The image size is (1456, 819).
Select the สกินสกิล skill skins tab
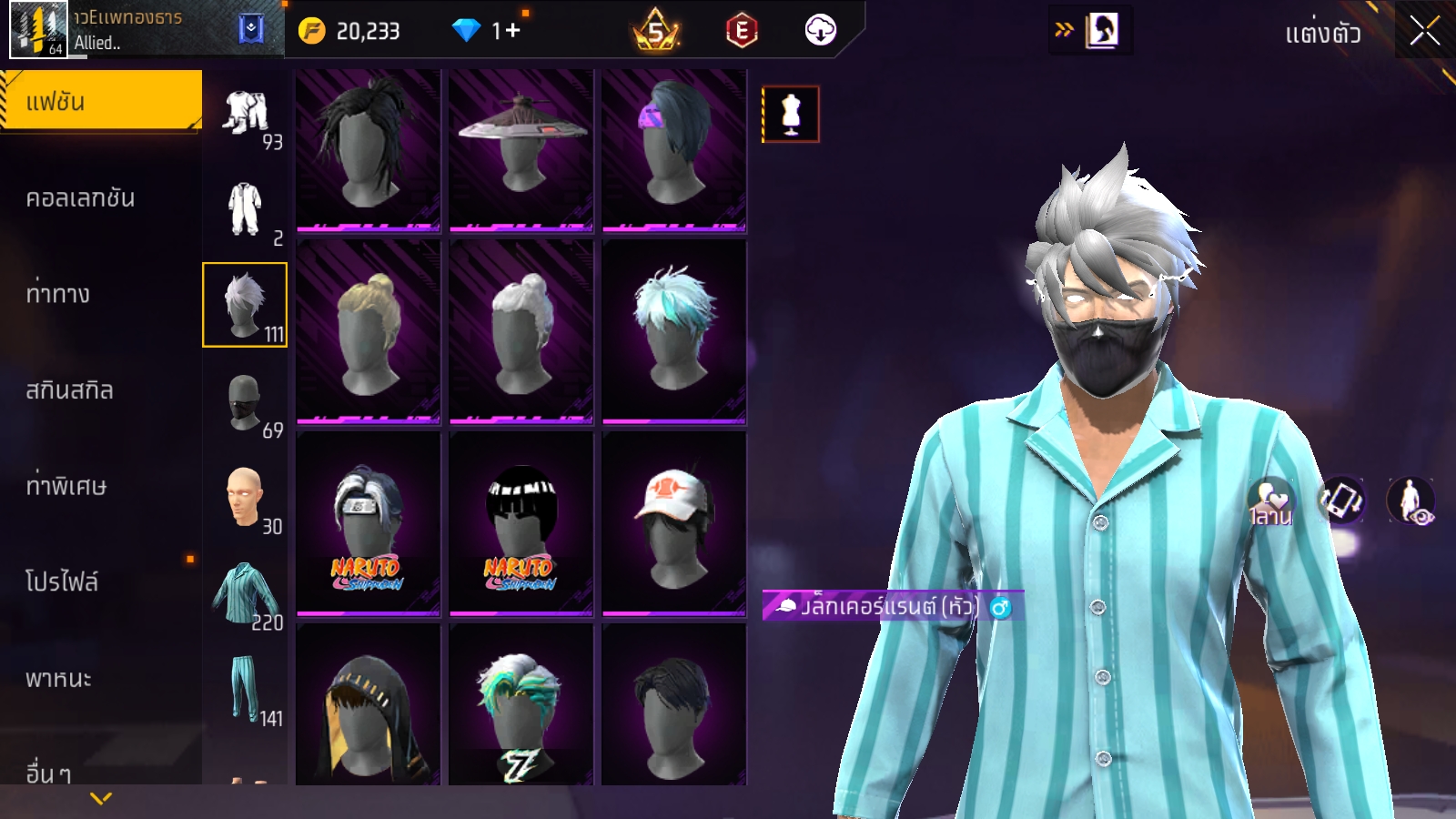pos(69,390)
